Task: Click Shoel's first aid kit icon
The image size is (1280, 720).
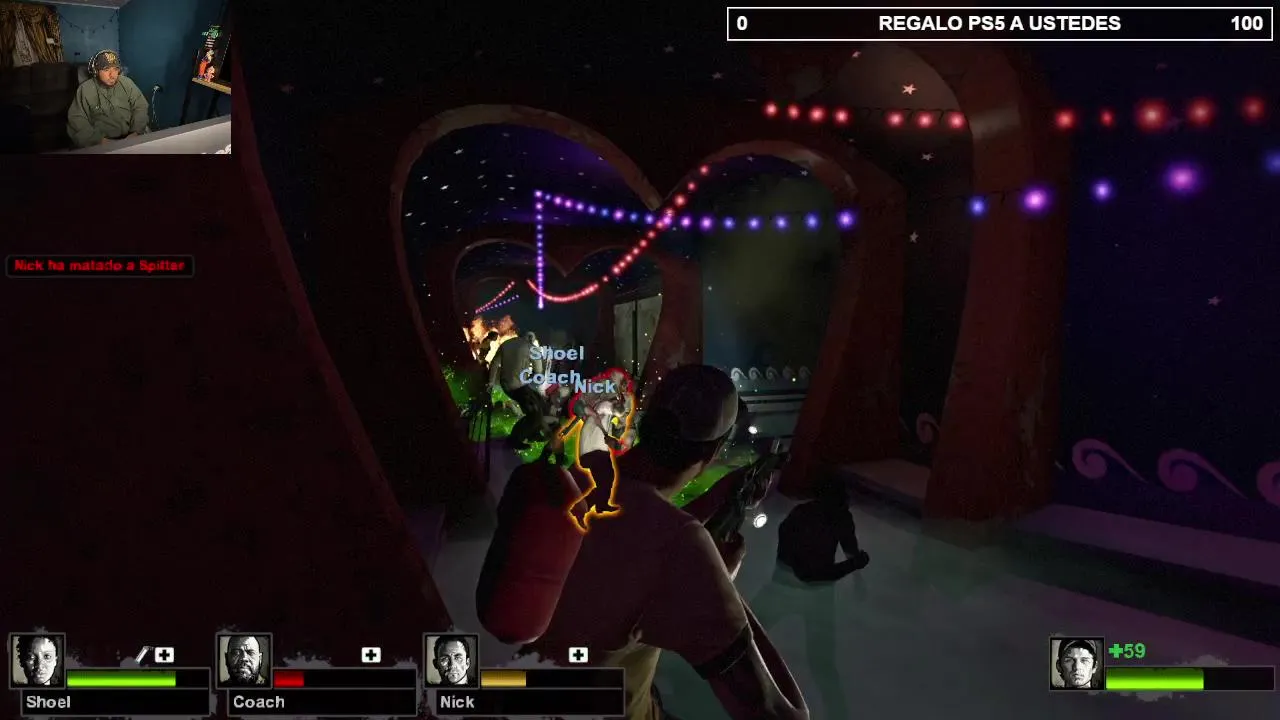Action: click(x=164, y=655)
